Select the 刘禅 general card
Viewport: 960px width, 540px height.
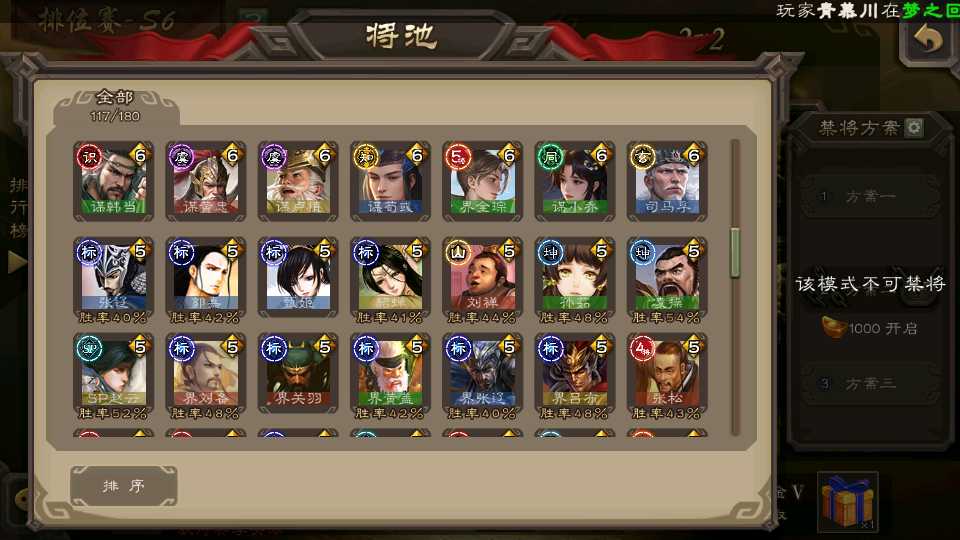[x=481, y=276]
